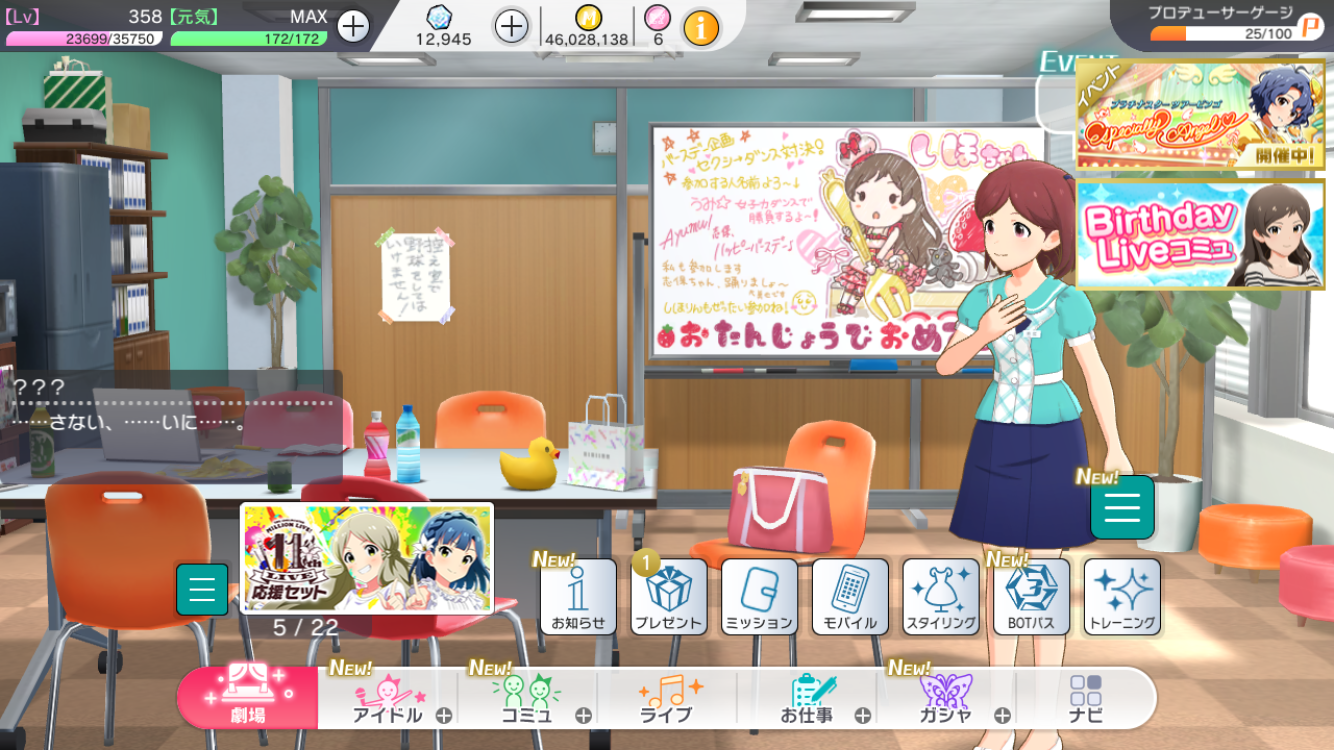Open the アイドル idol menu

tap(389, 698)
